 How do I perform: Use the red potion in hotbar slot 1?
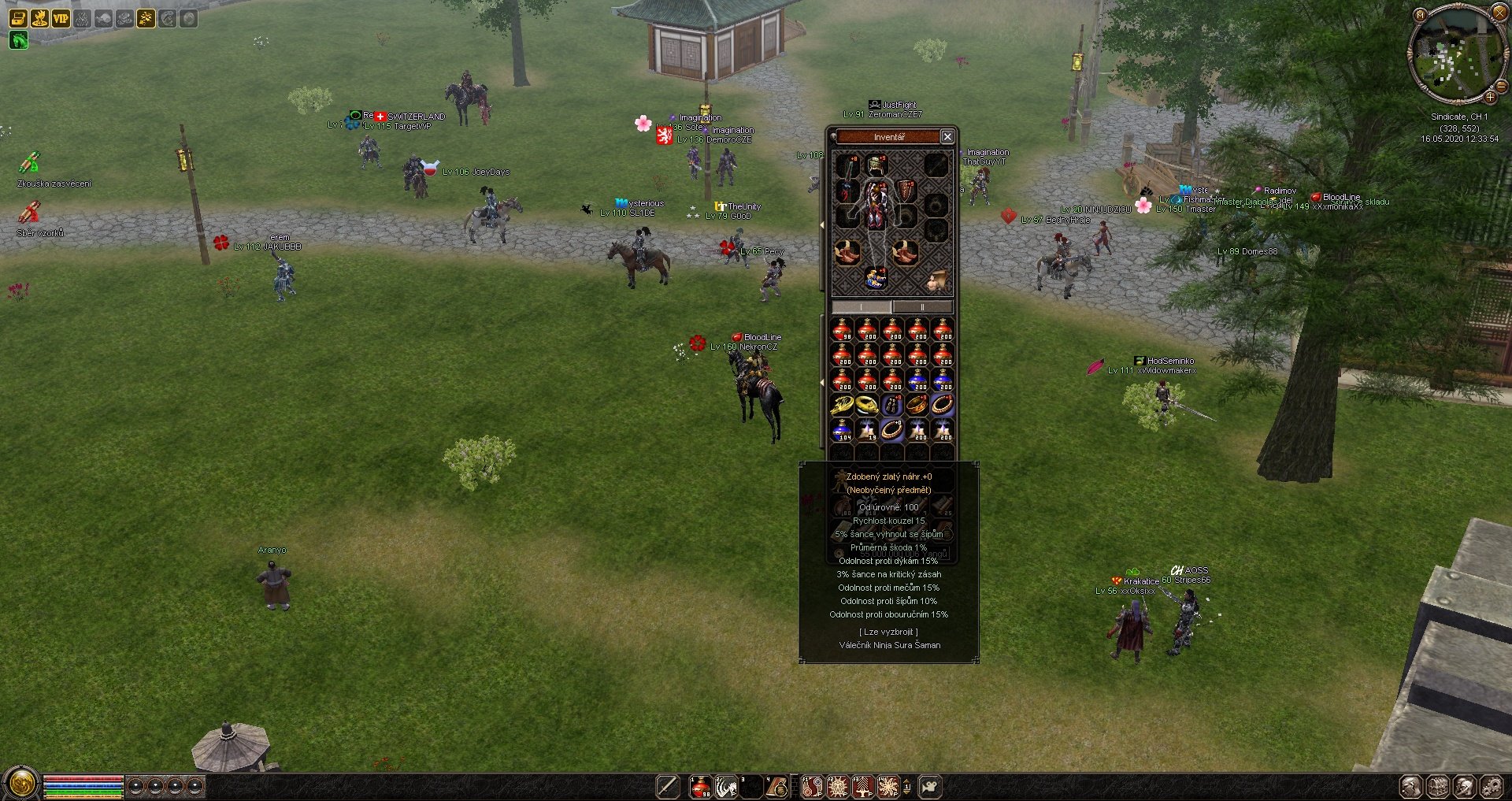(700, 786)
